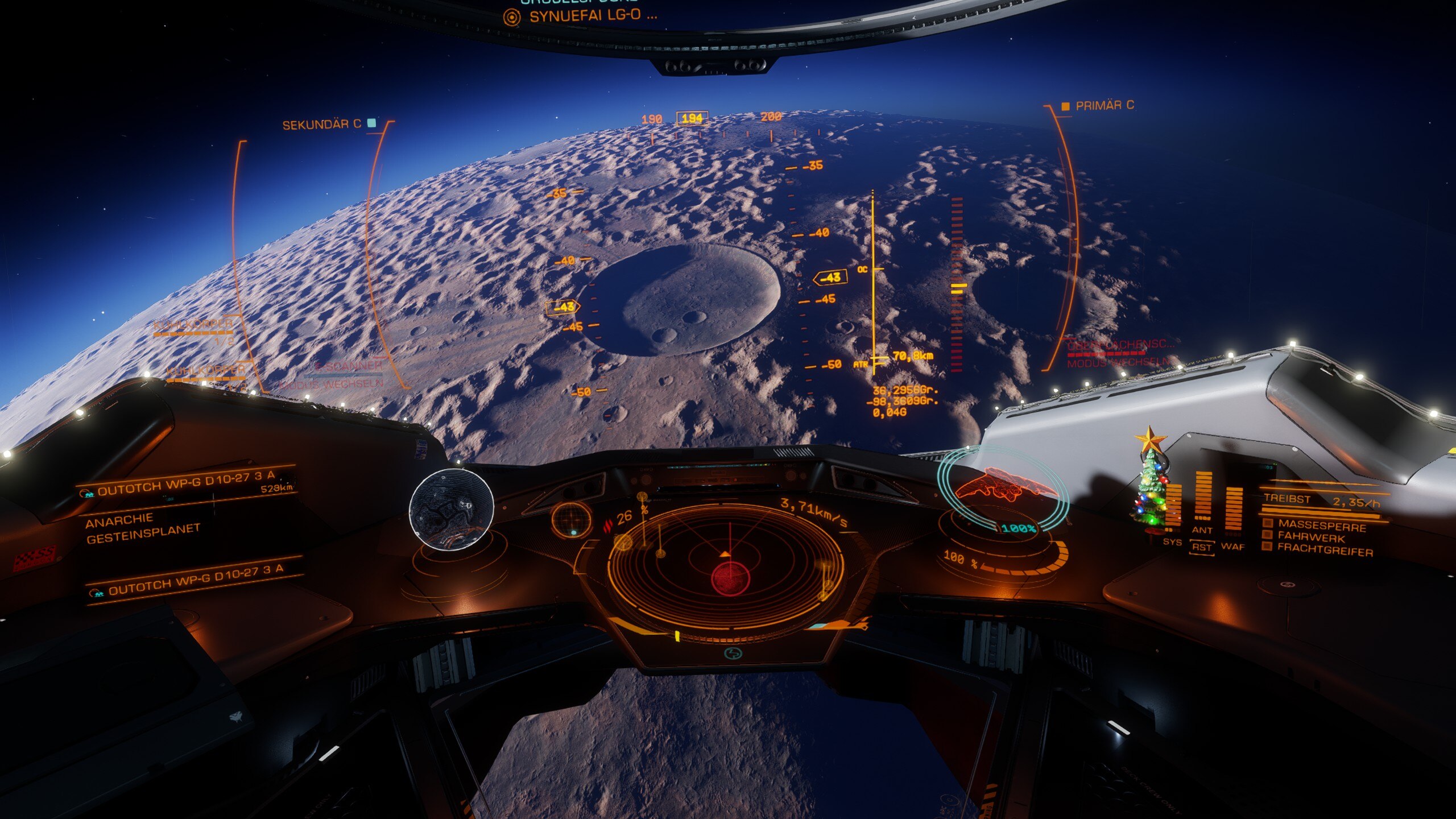Toggle the MASSESPERRE indicator
This screenshot has width=1456, height=819.
tap(1321, 526)
